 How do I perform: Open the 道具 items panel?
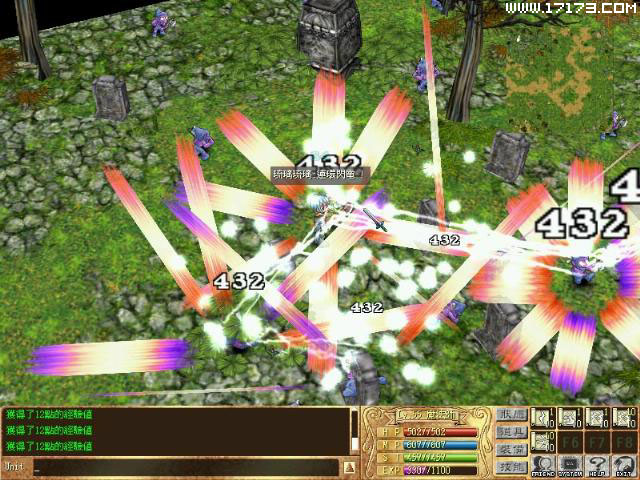[509, 431]
